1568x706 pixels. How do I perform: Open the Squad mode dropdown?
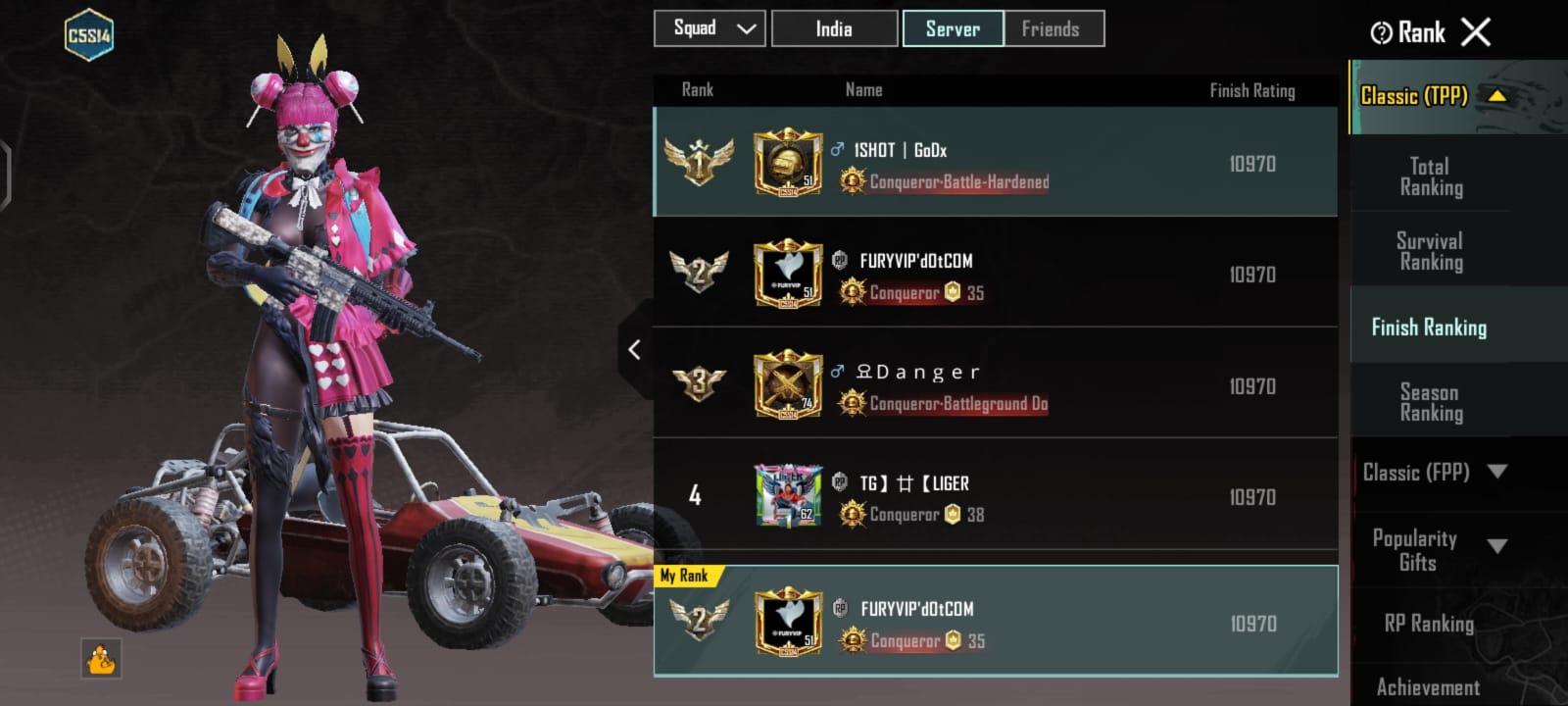pyautogui.click(x=710, y=28)
